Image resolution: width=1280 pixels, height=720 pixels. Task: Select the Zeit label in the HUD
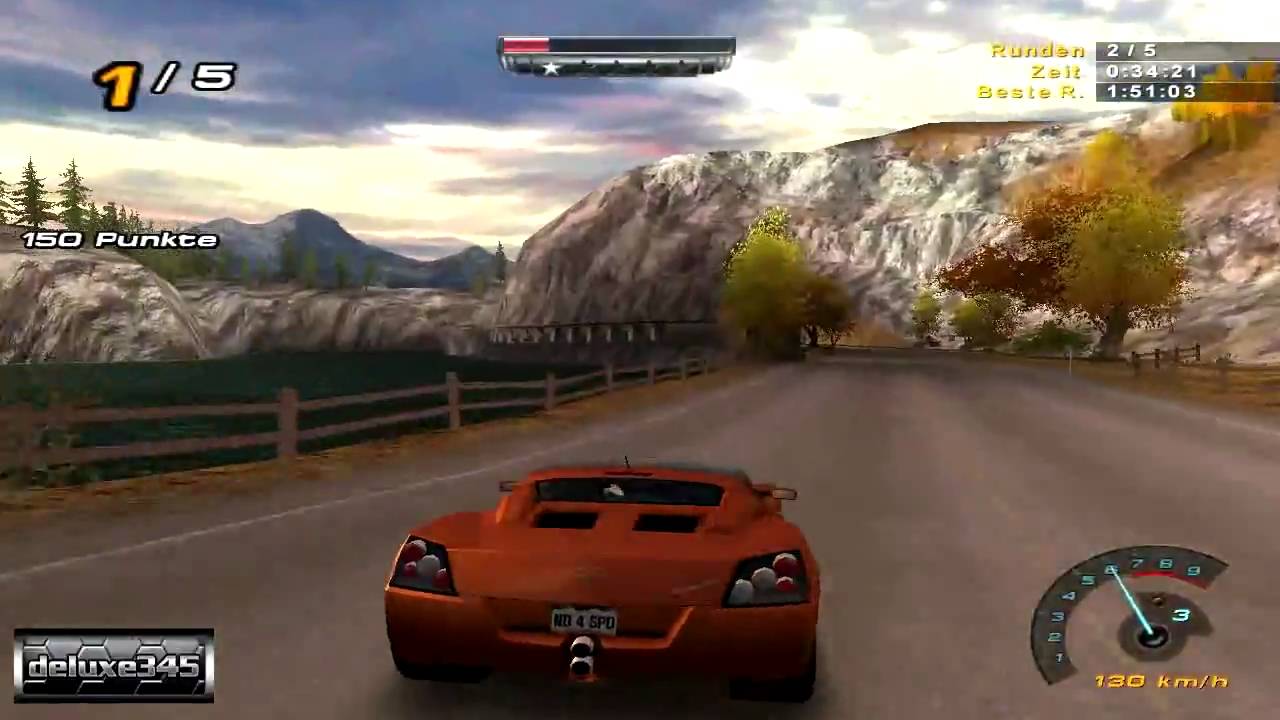(x=1056, y=71)
